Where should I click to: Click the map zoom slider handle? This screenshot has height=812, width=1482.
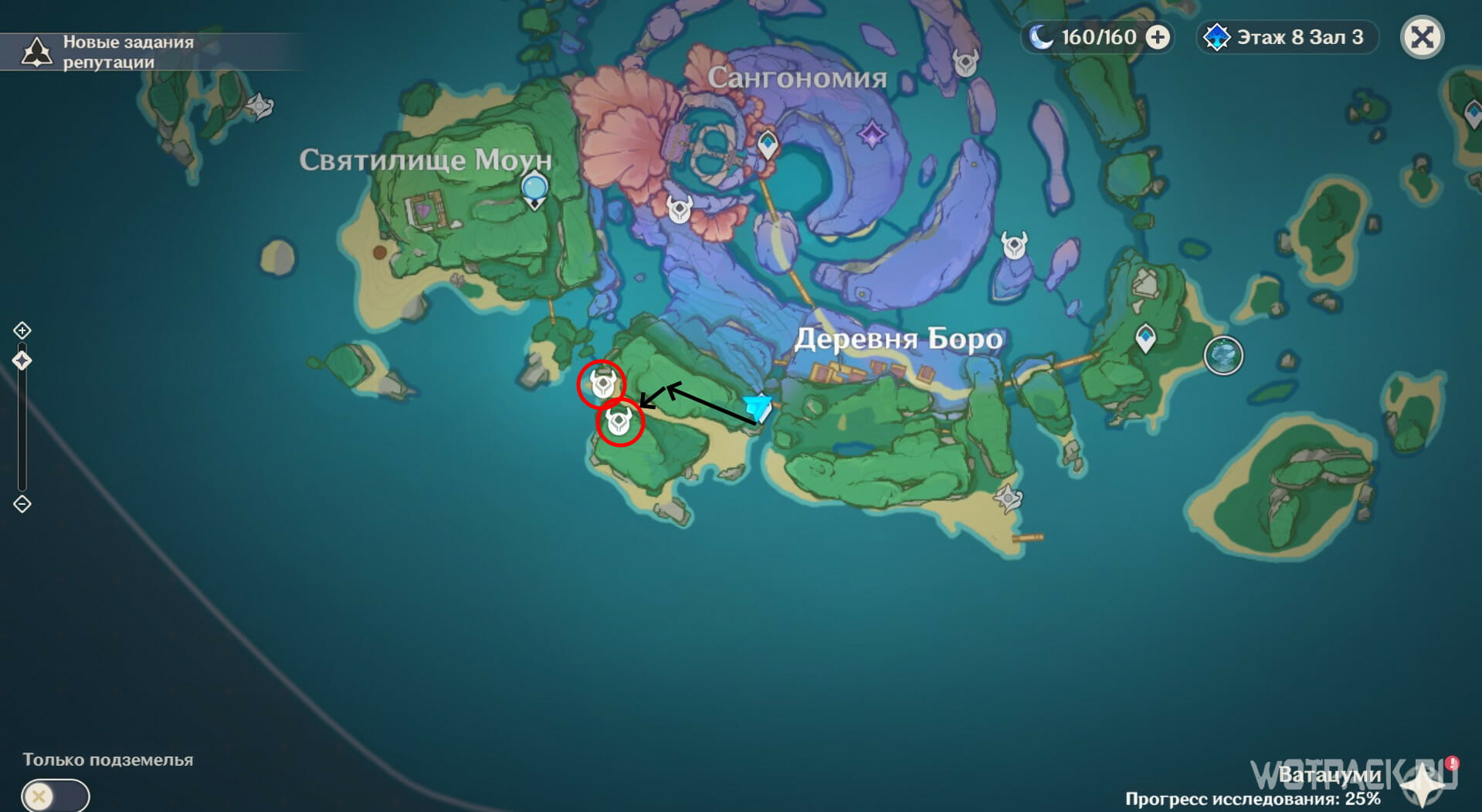click(22, 360)
